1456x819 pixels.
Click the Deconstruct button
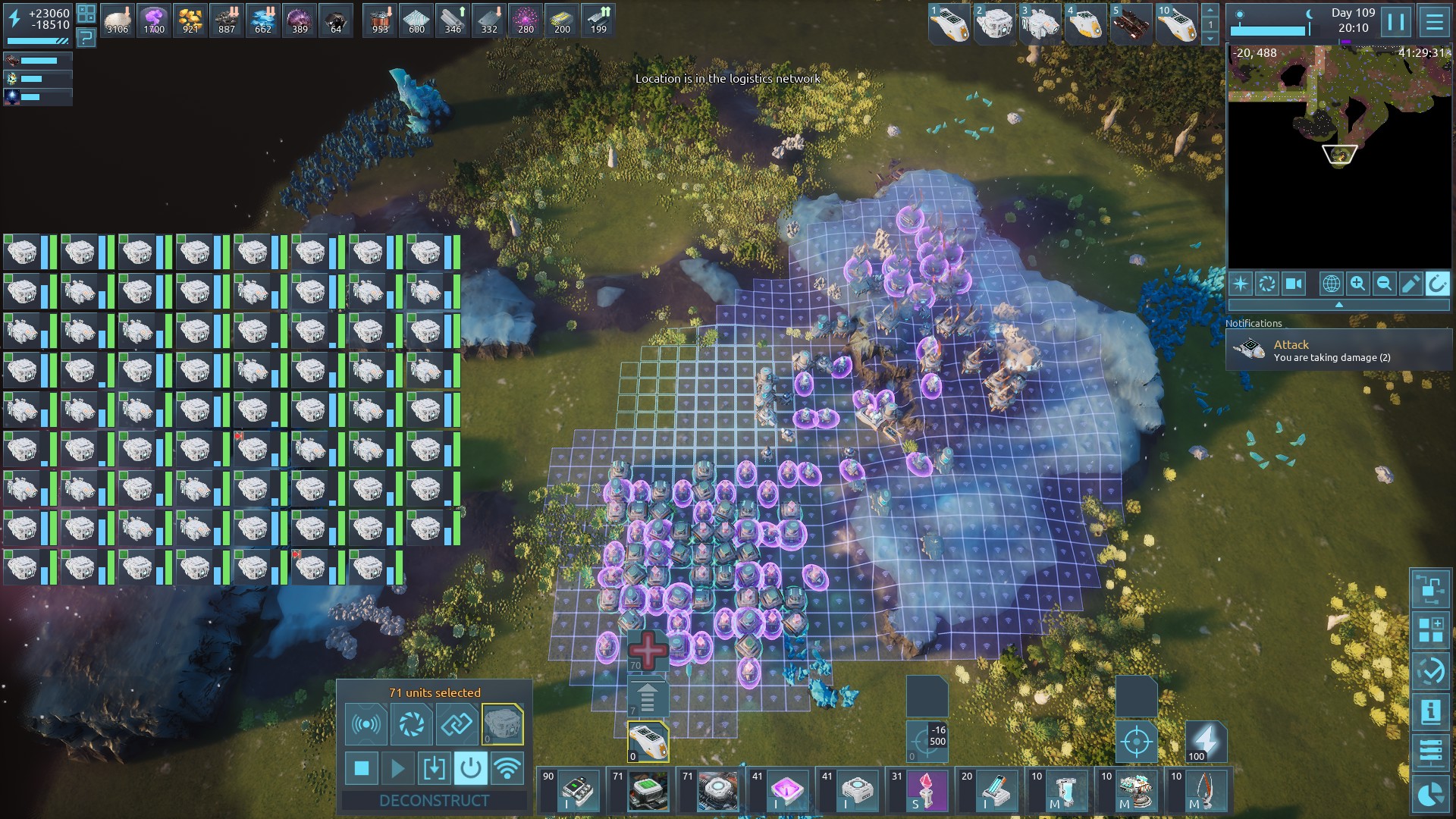(434, 801)
